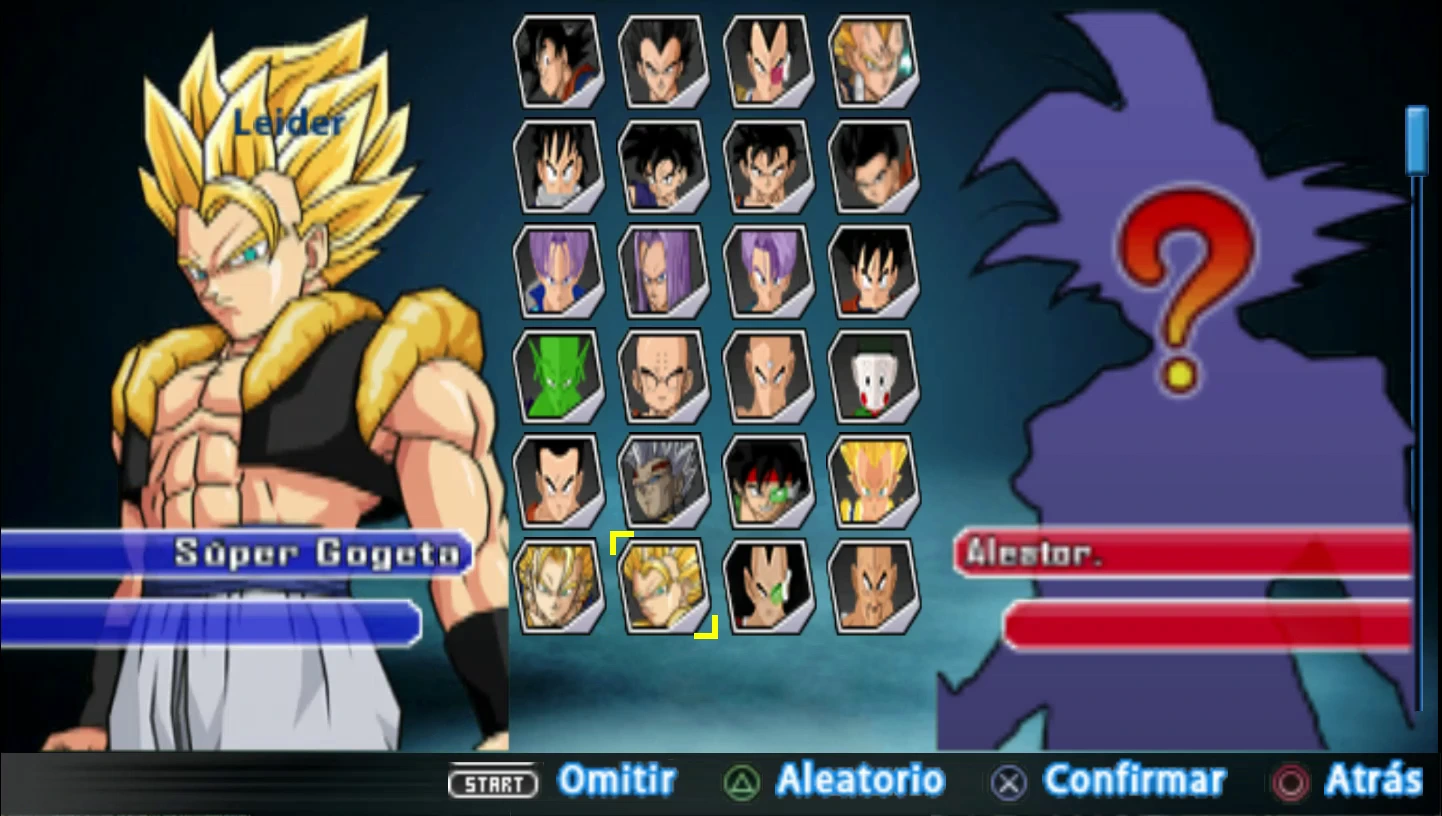This screenshot has height=816, width=1442.
Task: Select purple-haired Trunks' portrait
Action: click(559, 270)
